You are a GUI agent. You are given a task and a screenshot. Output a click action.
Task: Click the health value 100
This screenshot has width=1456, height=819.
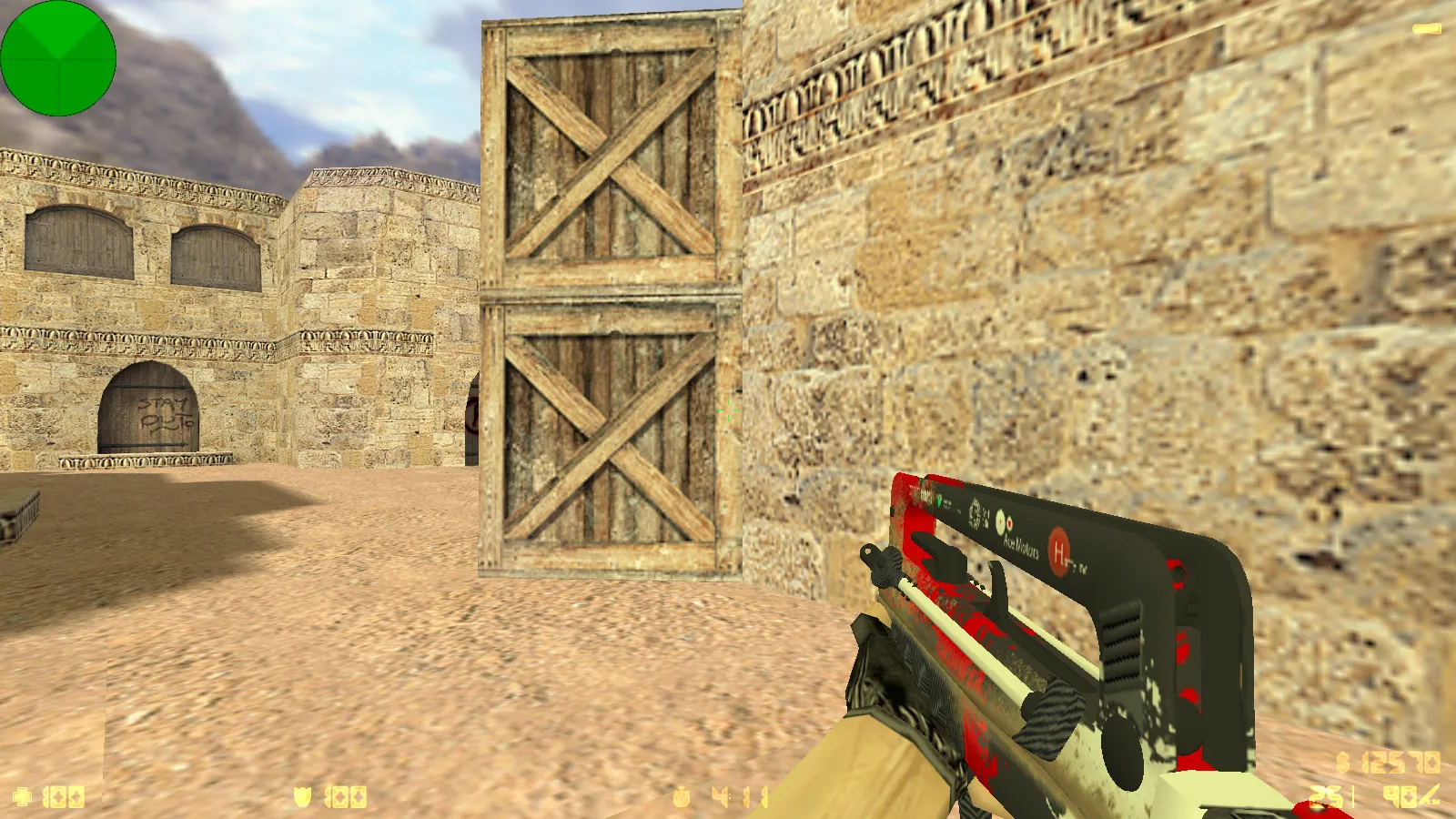click(x=64, y=795)
